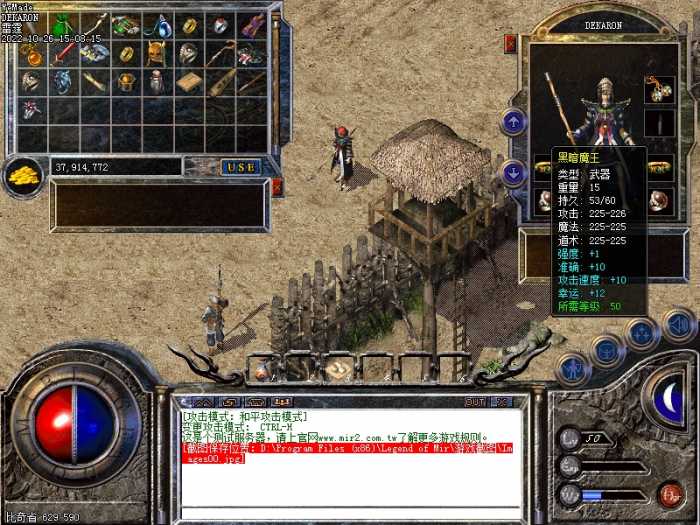Click the red round button beside level gauges
The width and height of the screenshot is (700, 525).
670,494
